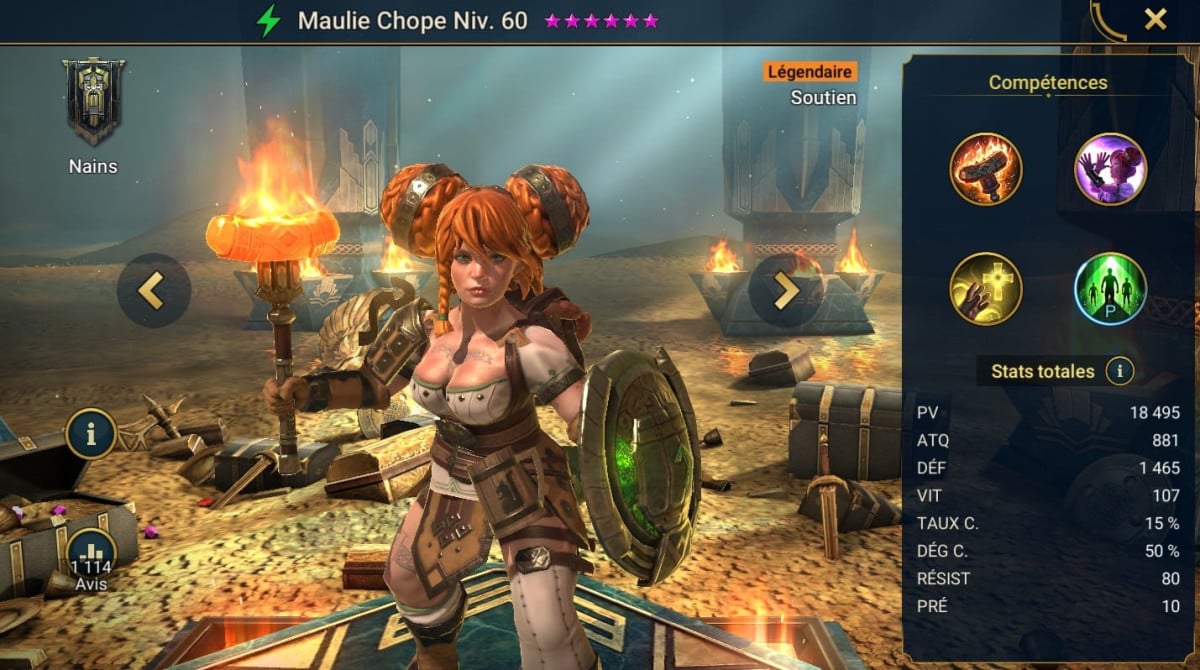The image size is (1200, 670).
Task: Close the champion details screen
Action: pyautogui.click(x=1155, y=20)
